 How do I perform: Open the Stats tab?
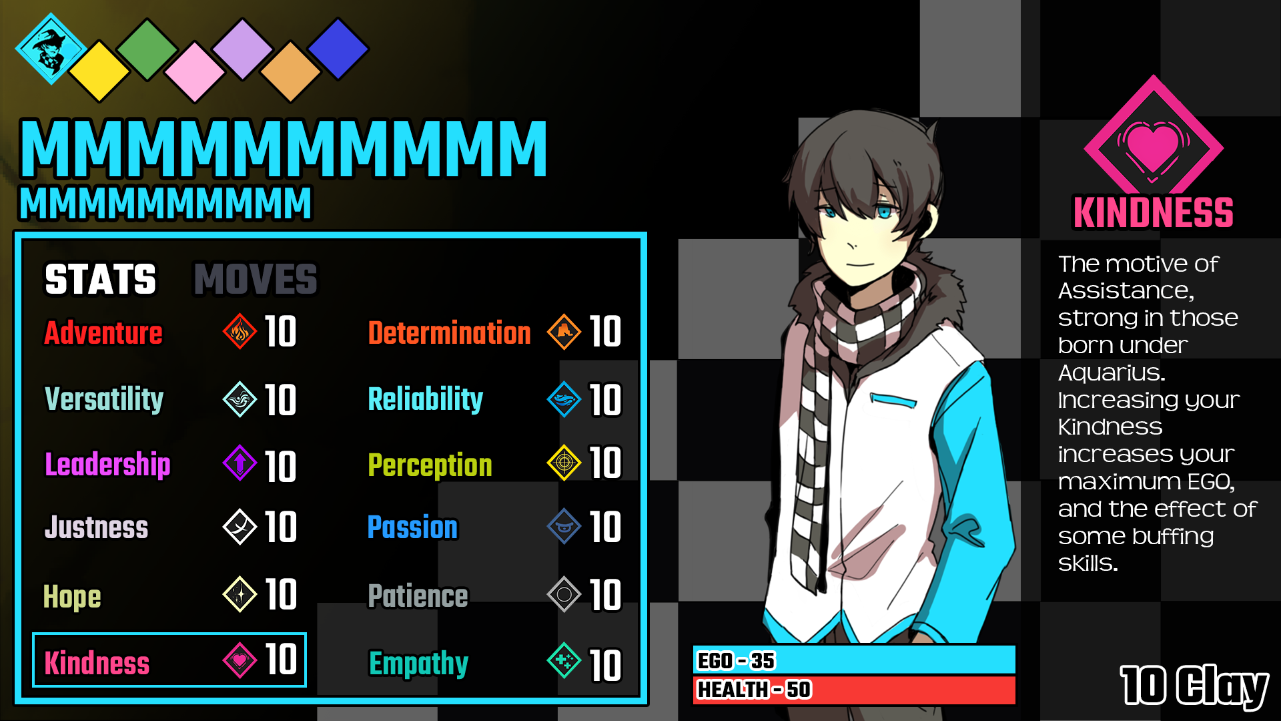(x=100, y=281)
